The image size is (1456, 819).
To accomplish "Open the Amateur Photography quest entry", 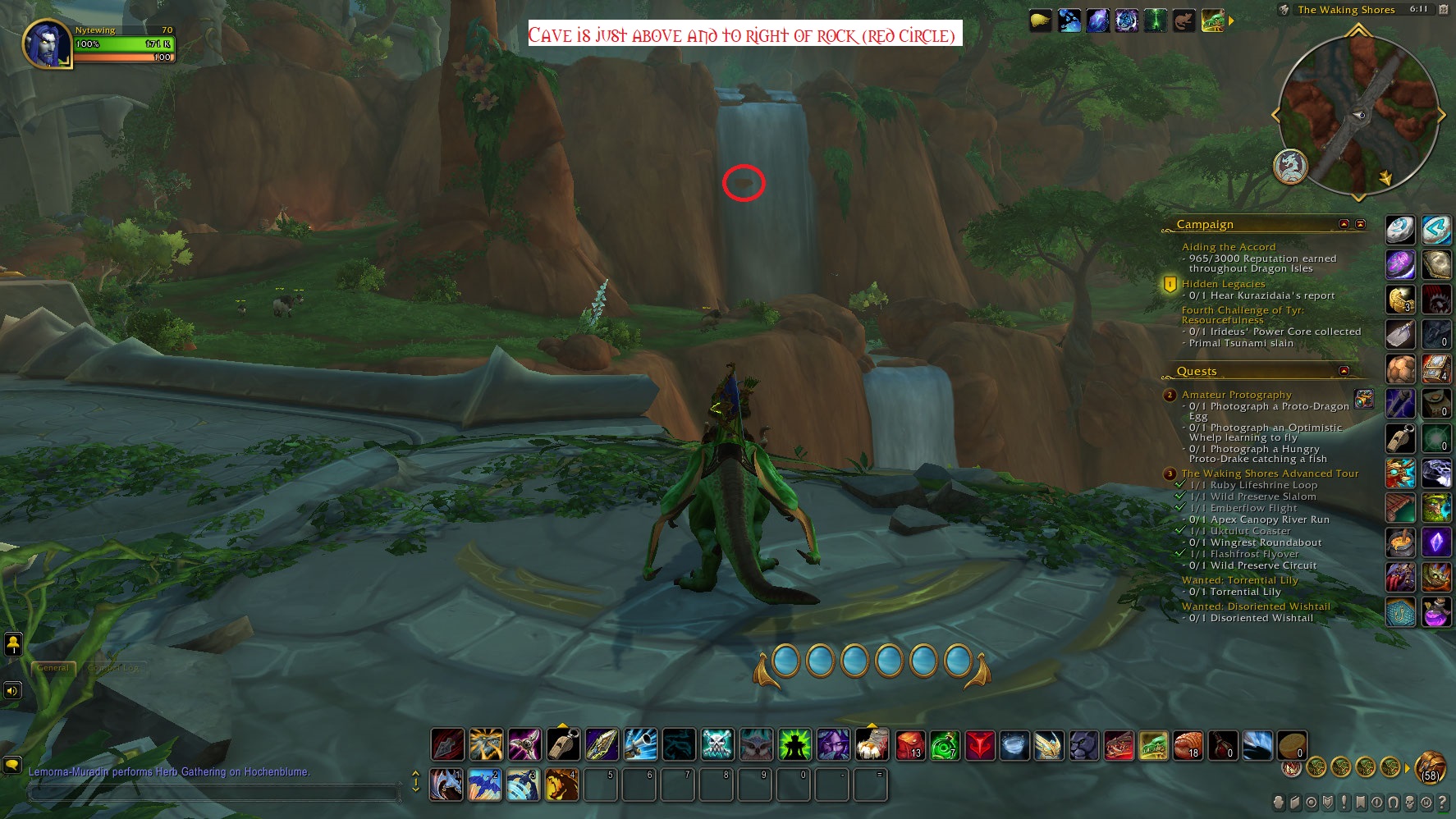I will coord(1236,395).
